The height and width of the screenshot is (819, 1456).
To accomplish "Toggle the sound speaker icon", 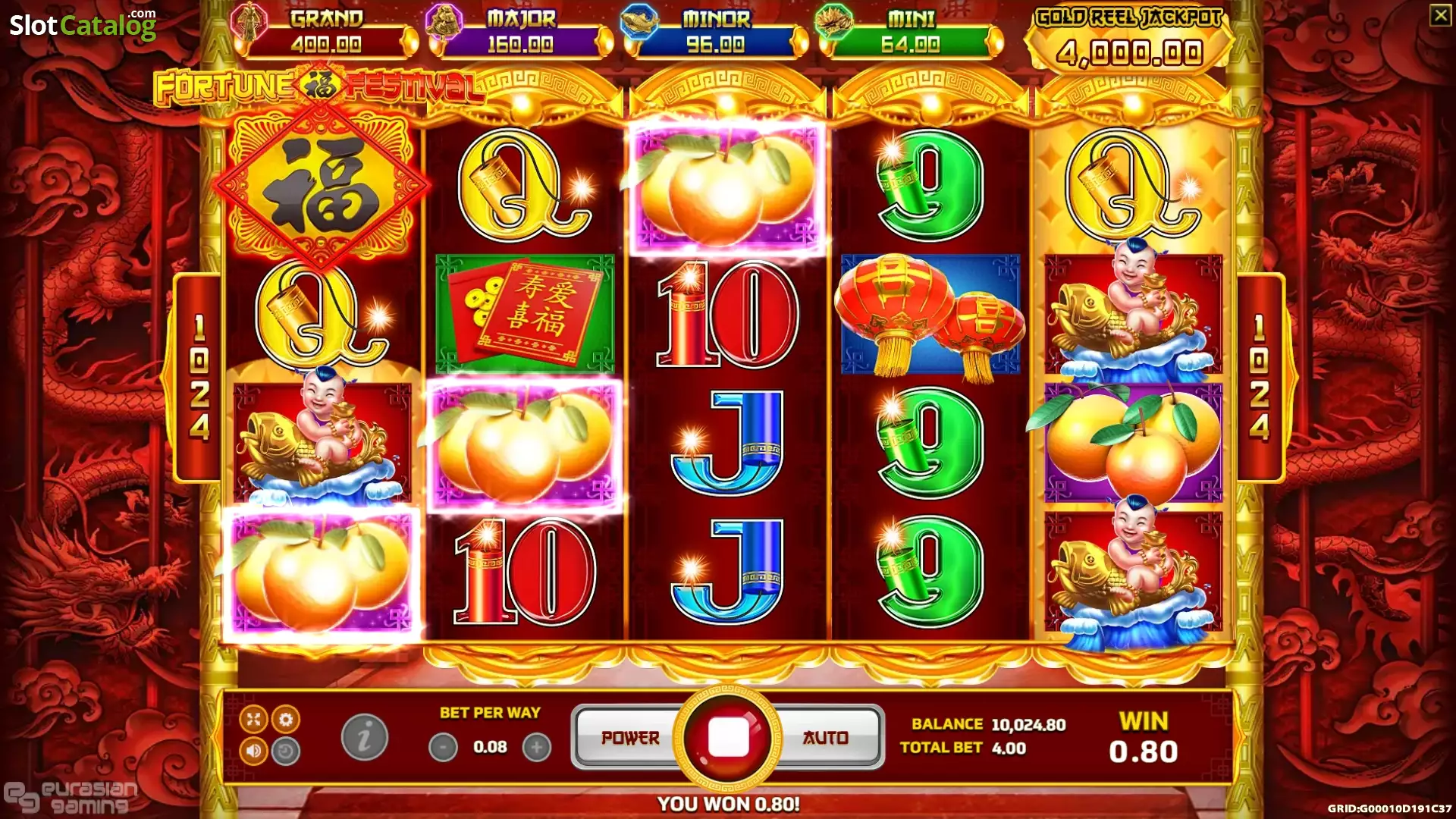I will tap(253, 752).
